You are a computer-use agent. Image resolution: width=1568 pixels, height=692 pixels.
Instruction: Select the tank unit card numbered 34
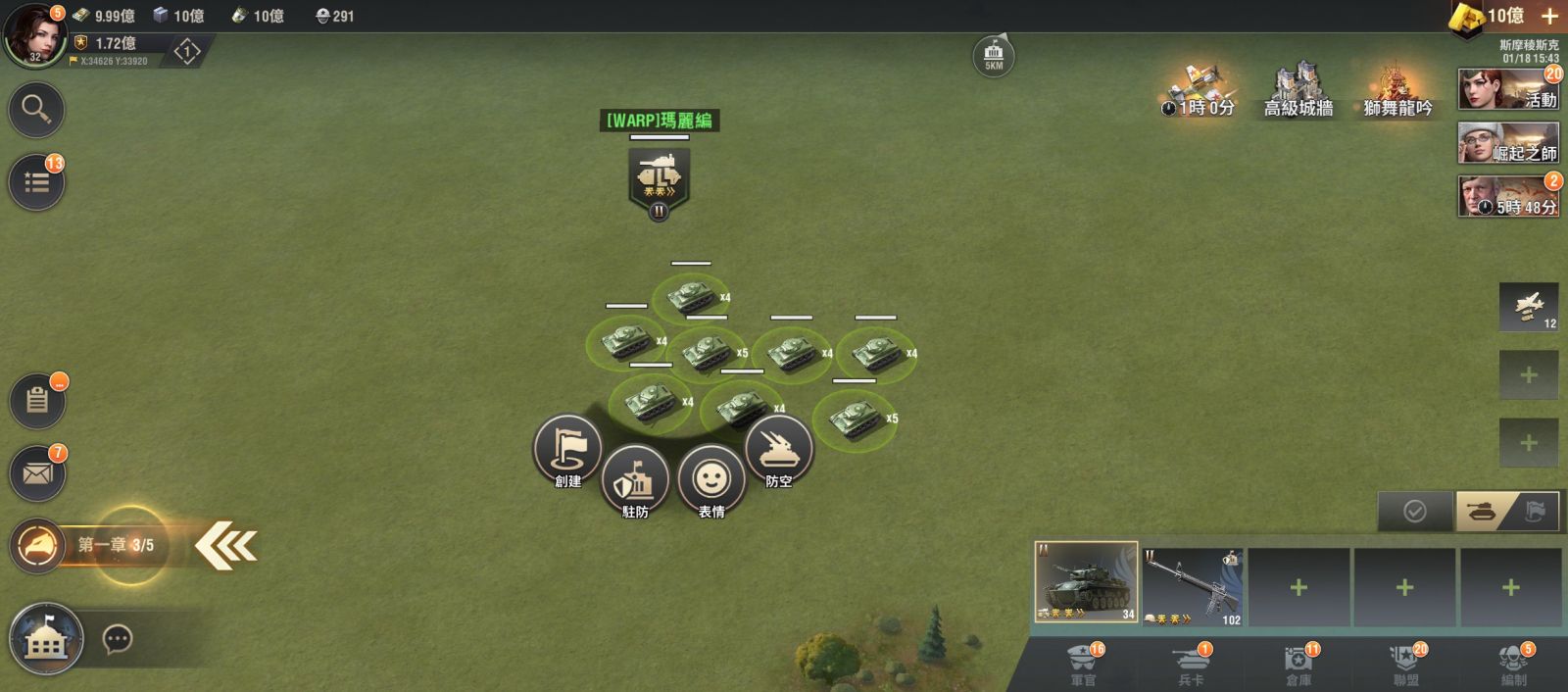[1086, 583]
